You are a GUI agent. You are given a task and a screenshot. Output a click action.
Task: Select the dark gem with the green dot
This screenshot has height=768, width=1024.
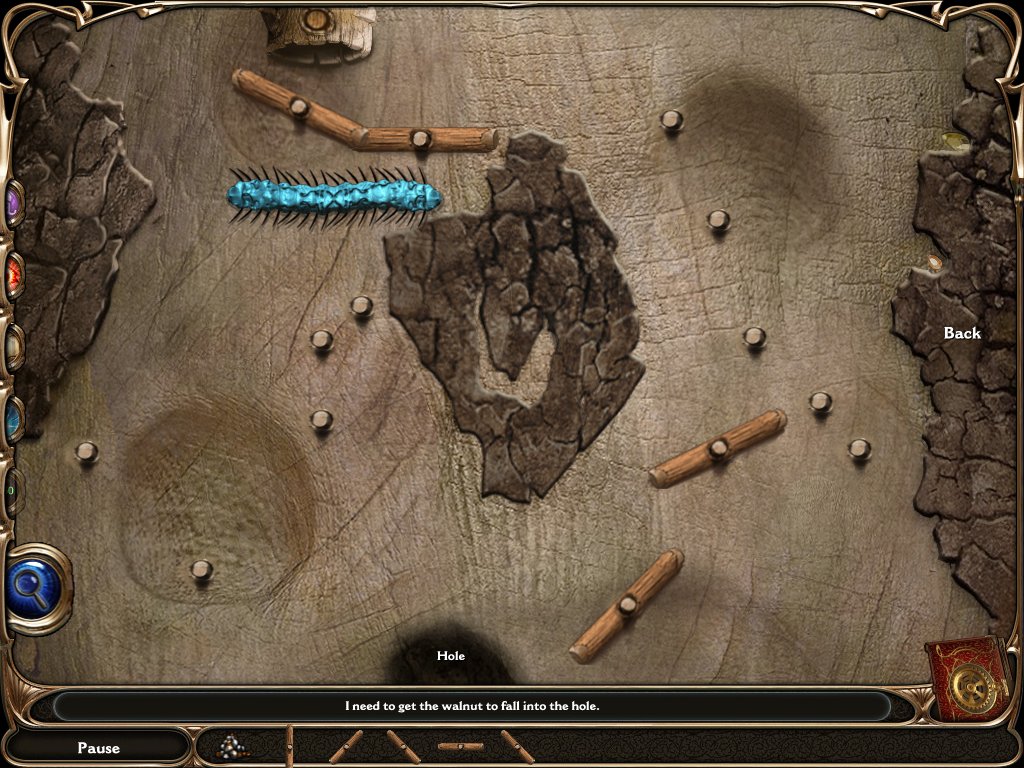pyautogui.click(x=12, y=491)
